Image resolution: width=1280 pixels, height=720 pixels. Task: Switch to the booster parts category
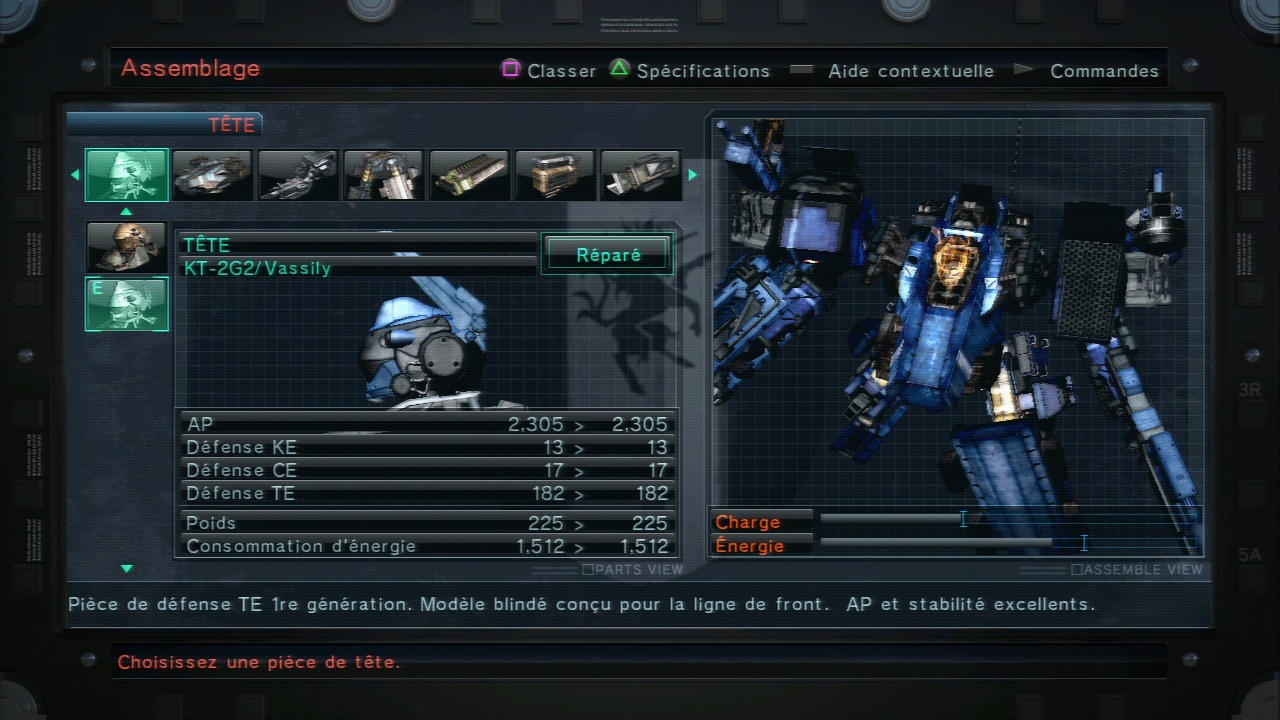coord(640,175)
